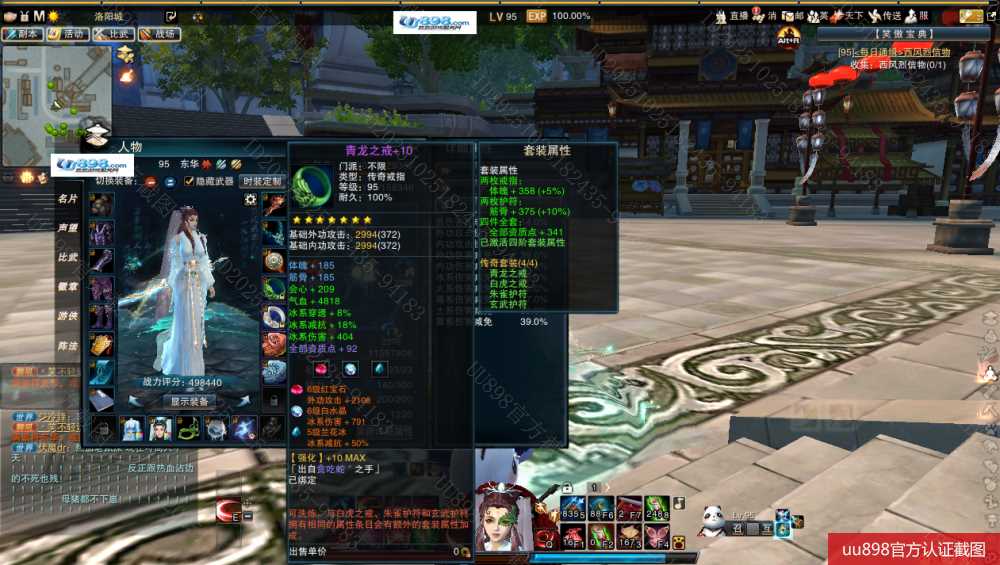Open character panel gear settings icon
Screen dimensions: 1000x565
pos(250,200)
